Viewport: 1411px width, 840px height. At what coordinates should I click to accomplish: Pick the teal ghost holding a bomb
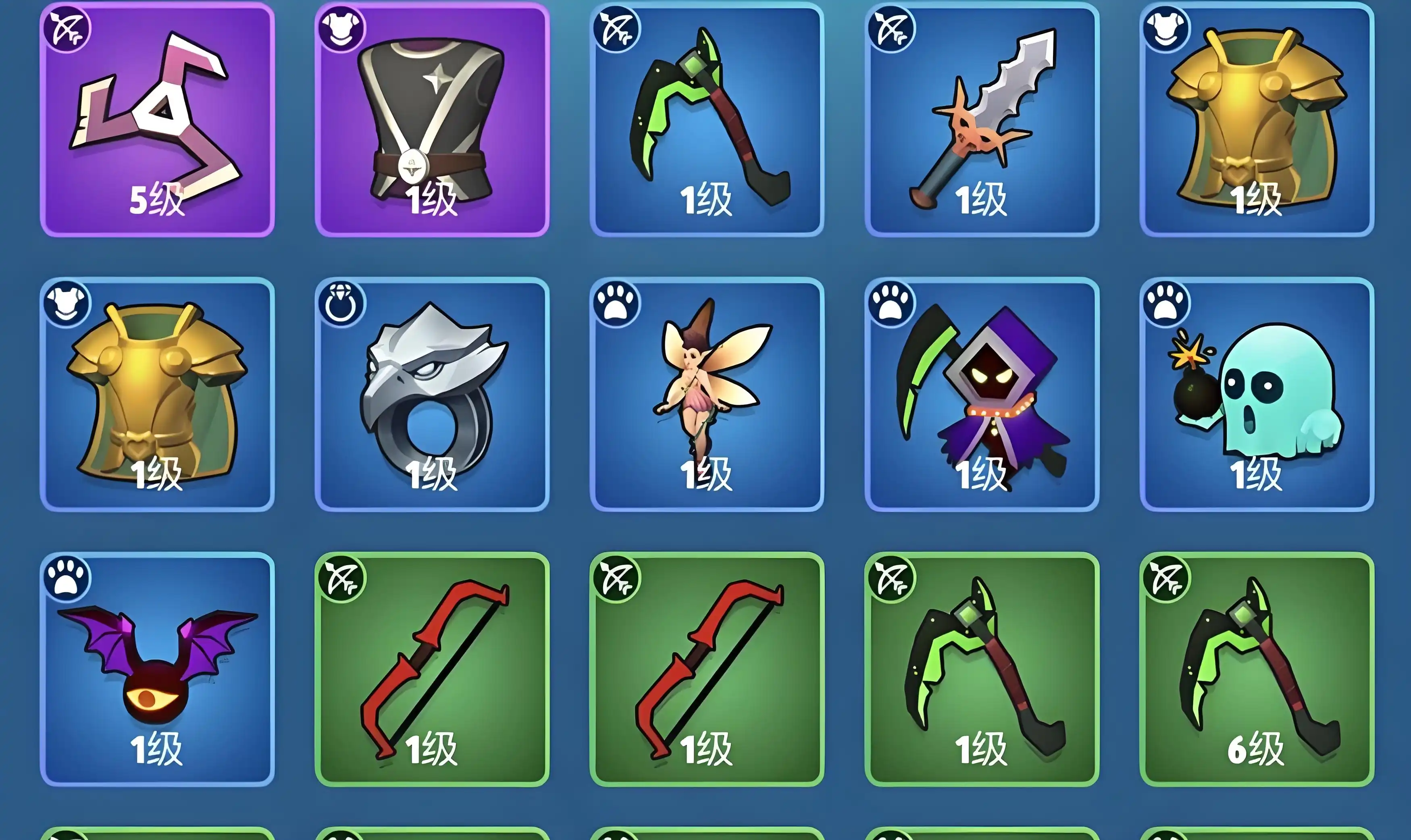1257,394
